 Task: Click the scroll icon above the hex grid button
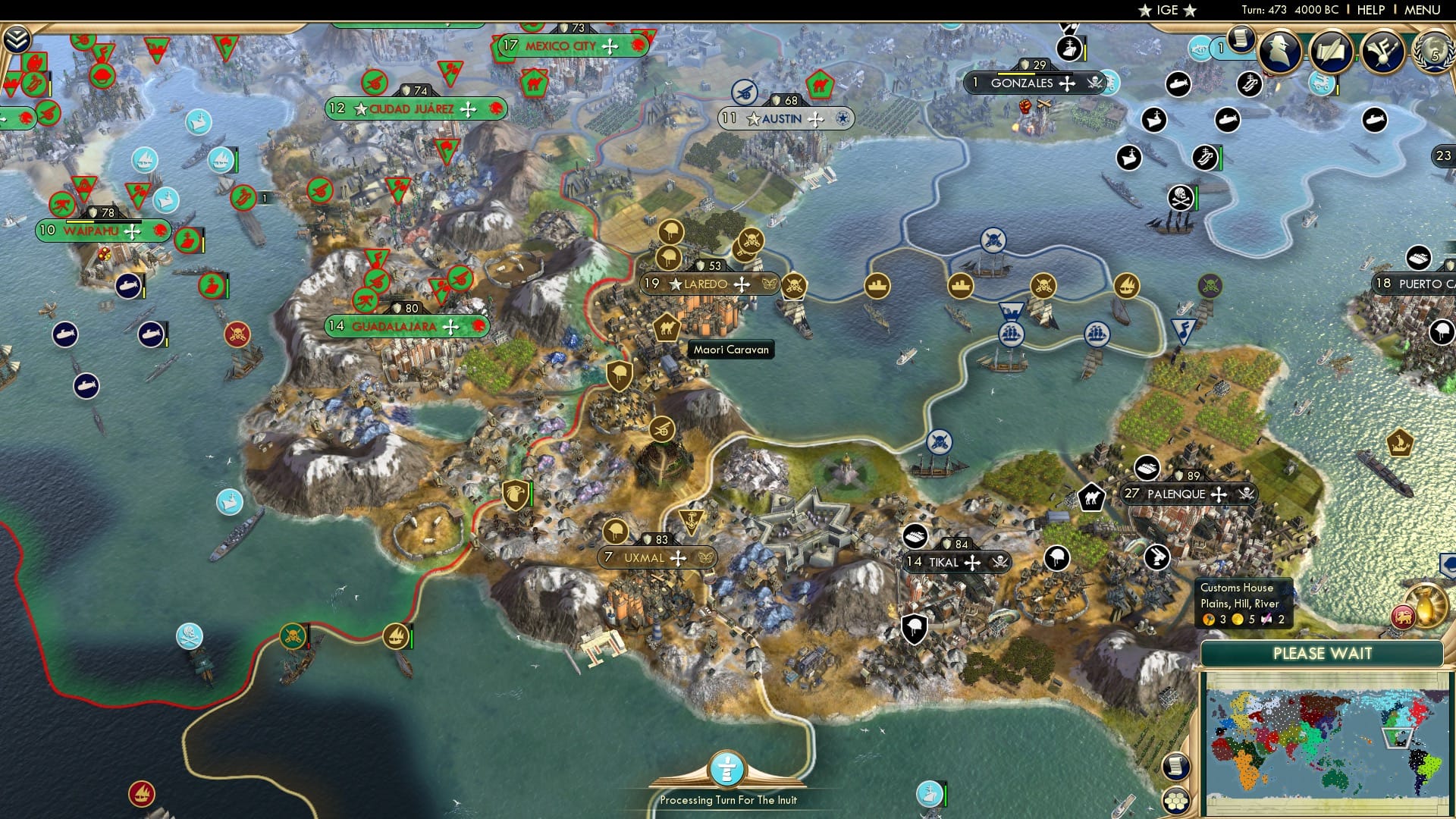point(1176,767)
